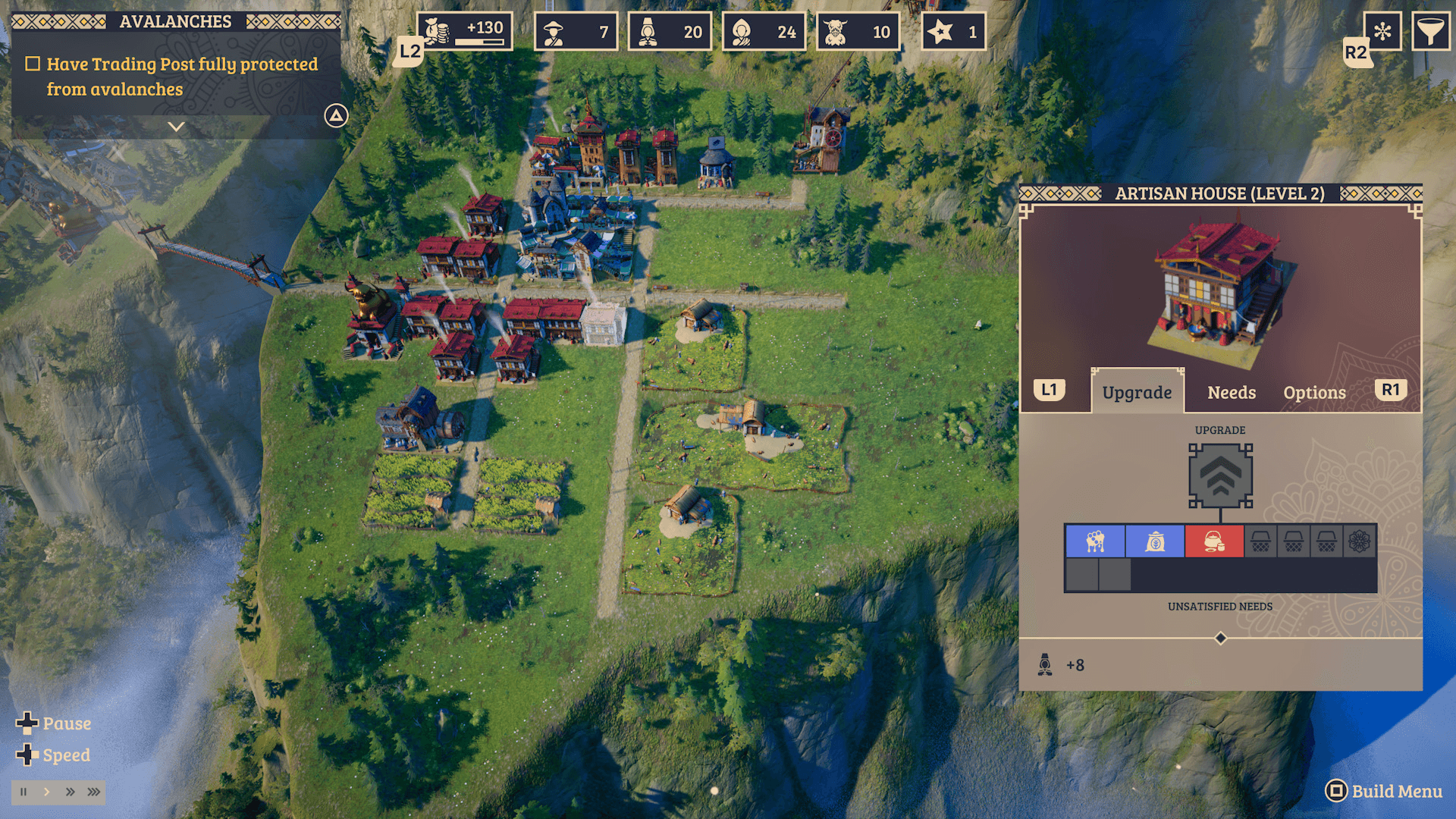Screen dimensions: 1456x819
Task: Set normal speed with the single arrow
Action: tap(47, 792)
